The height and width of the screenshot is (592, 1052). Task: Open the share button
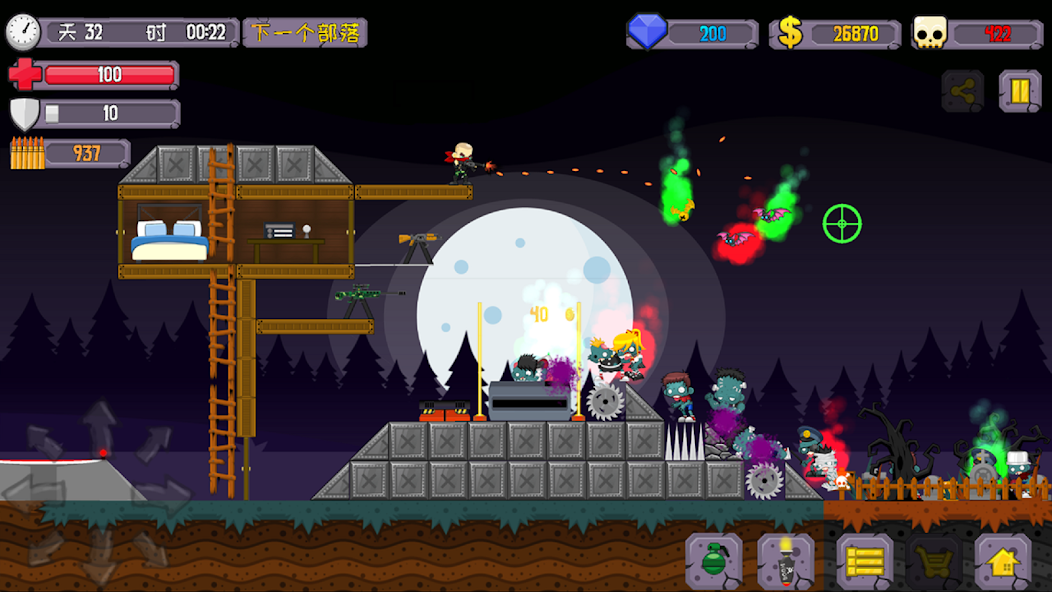pos(962,91)
